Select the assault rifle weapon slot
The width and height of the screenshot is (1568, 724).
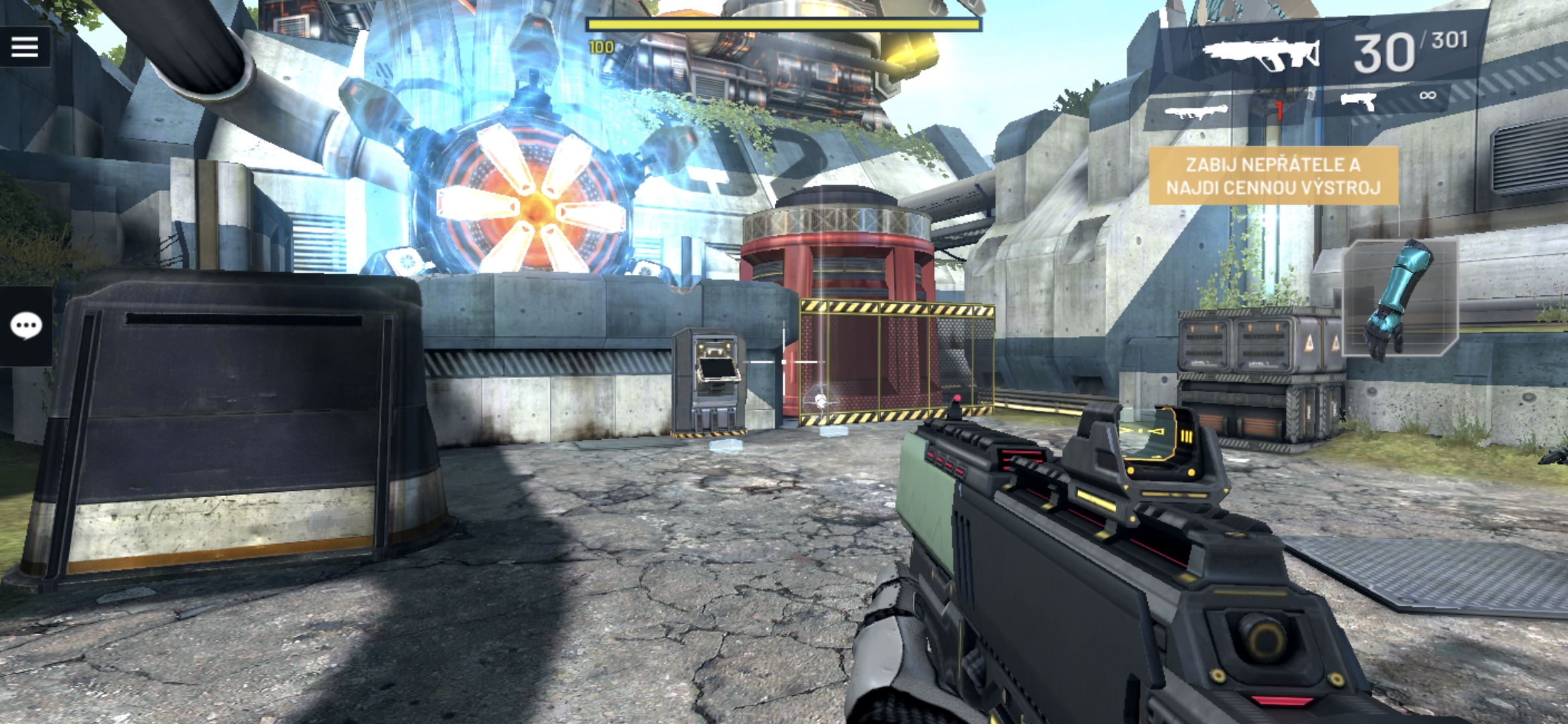point(1261,54)
